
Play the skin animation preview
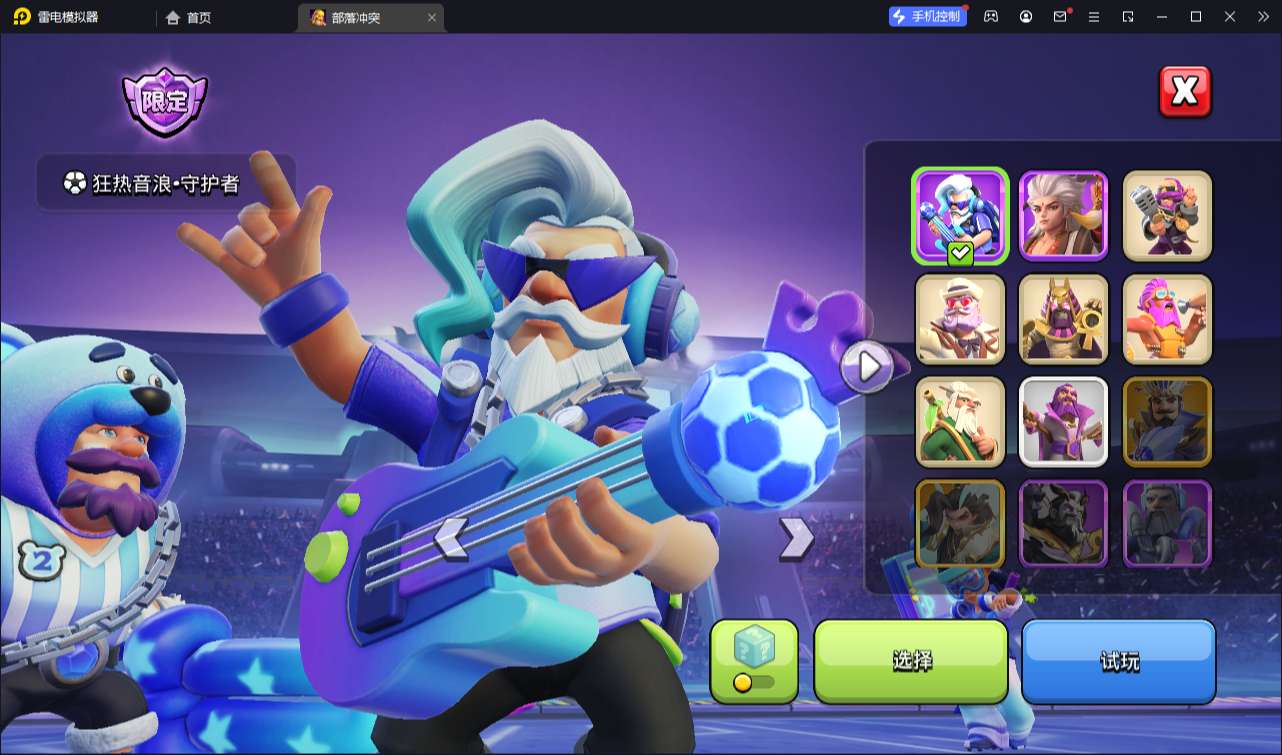[866, 367]
